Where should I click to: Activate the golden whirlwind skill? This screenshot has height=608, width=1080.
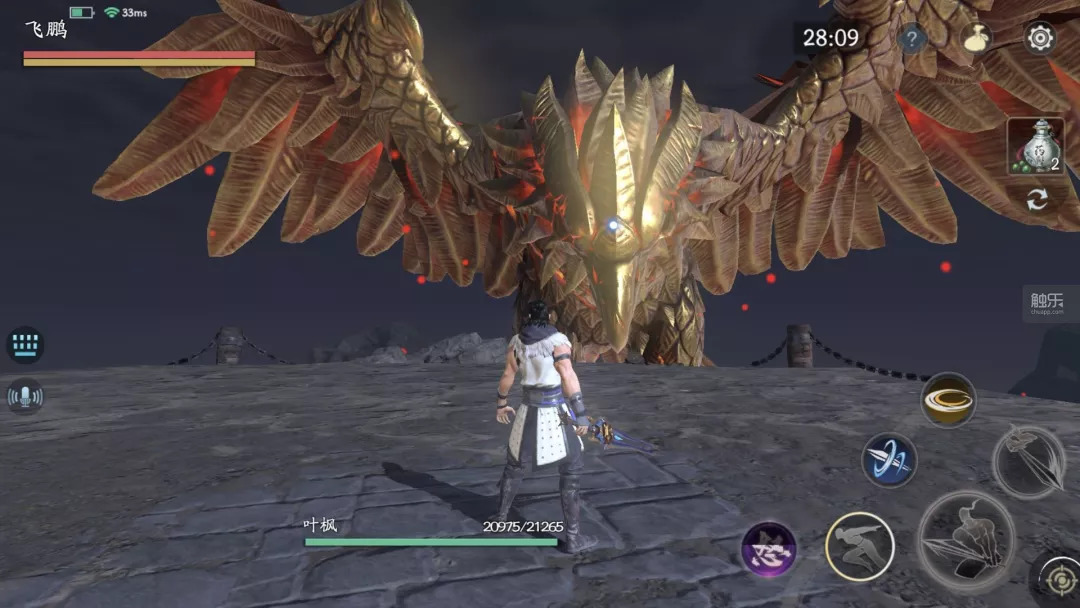coord(947,400)
